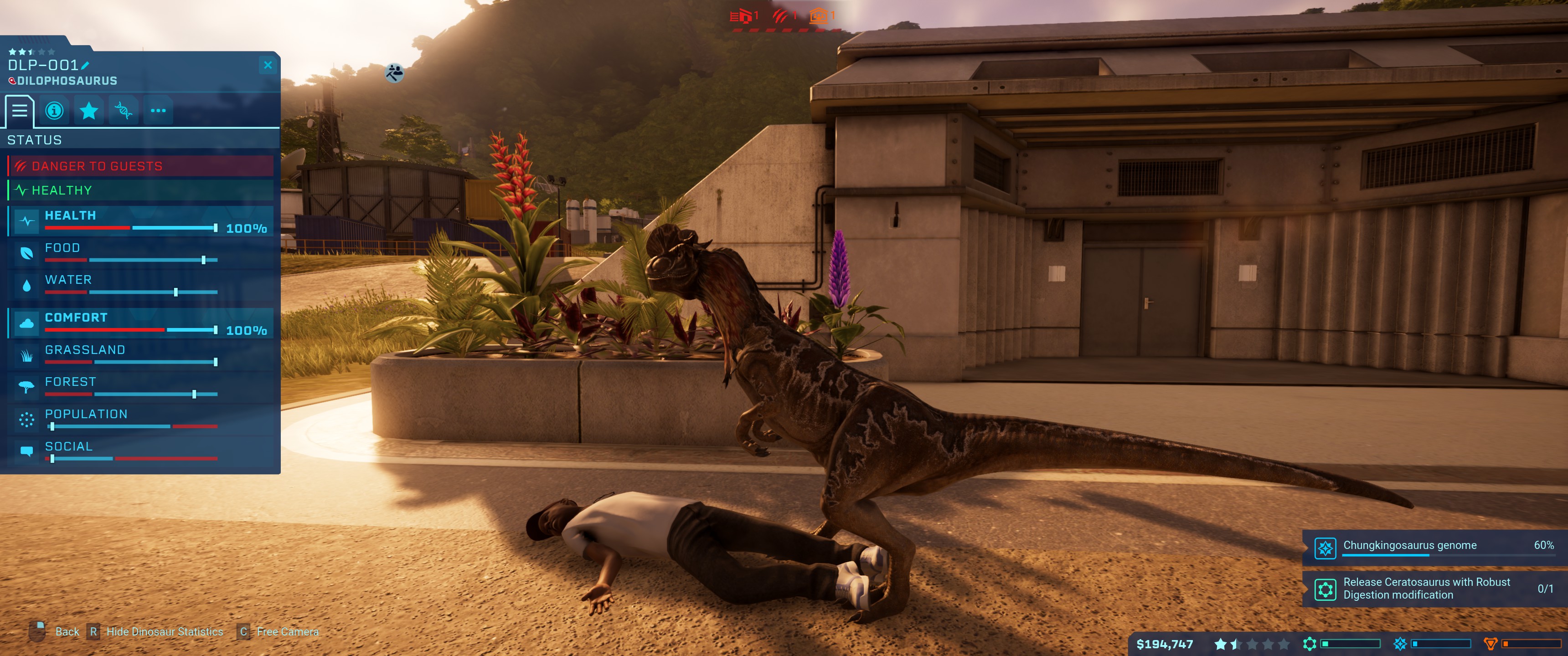This screenshot has width=1568, height=656.
Task: Open the info circle tab
Action: 54,111
